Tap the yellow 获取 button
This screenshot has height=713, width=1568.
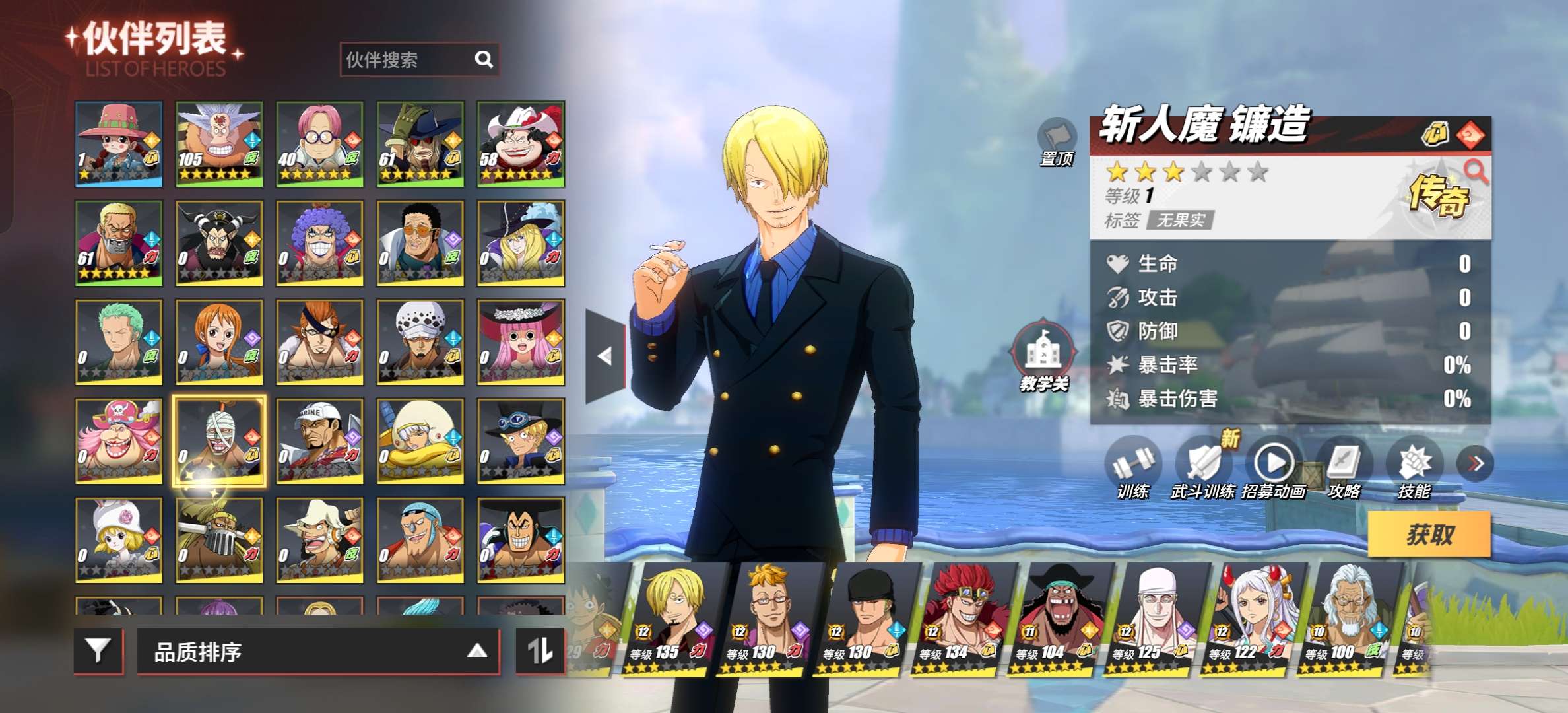[1429, 534]
